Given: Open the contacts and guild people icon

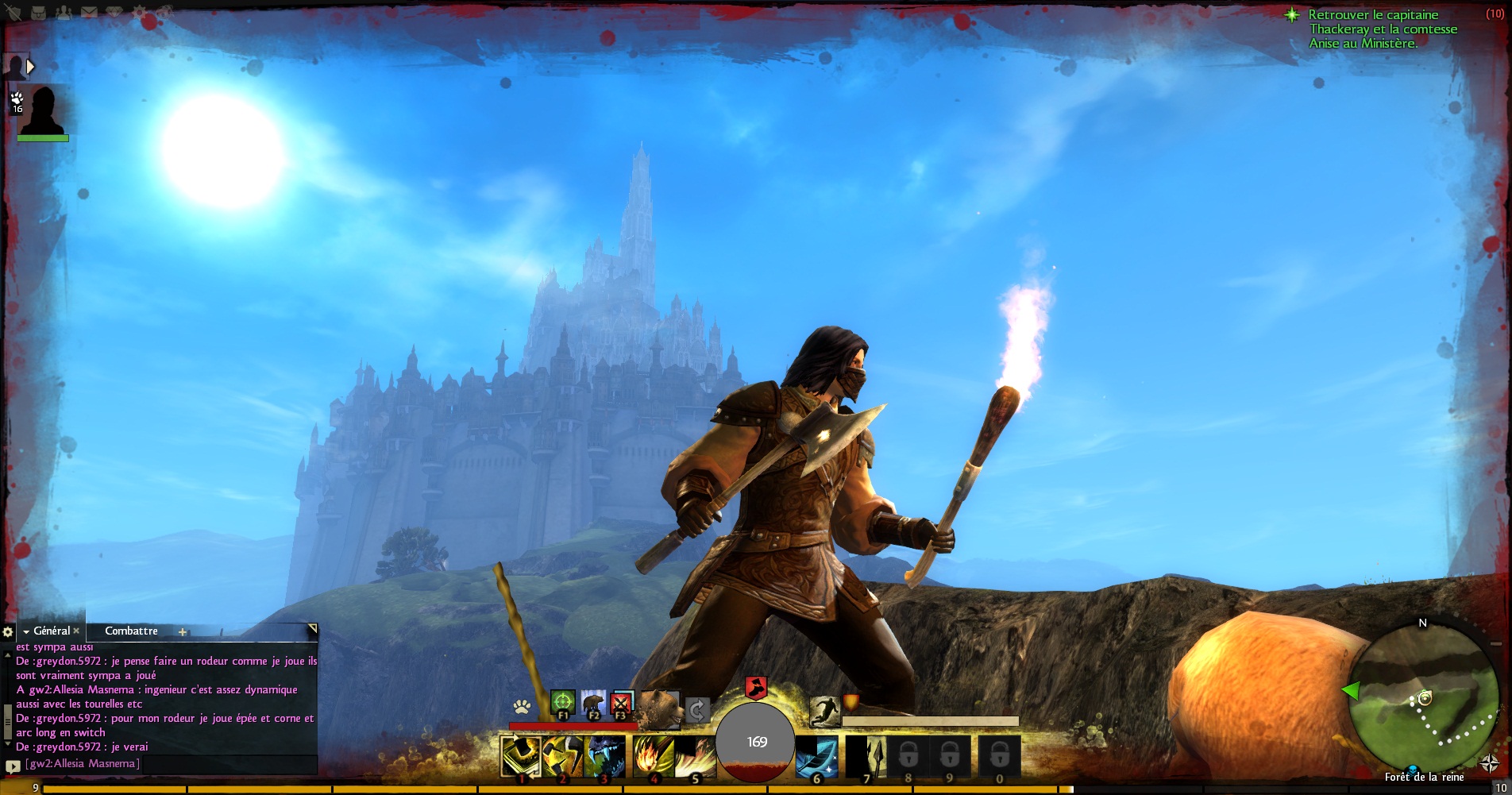Looking at the screenshot, I should point(64,12).
